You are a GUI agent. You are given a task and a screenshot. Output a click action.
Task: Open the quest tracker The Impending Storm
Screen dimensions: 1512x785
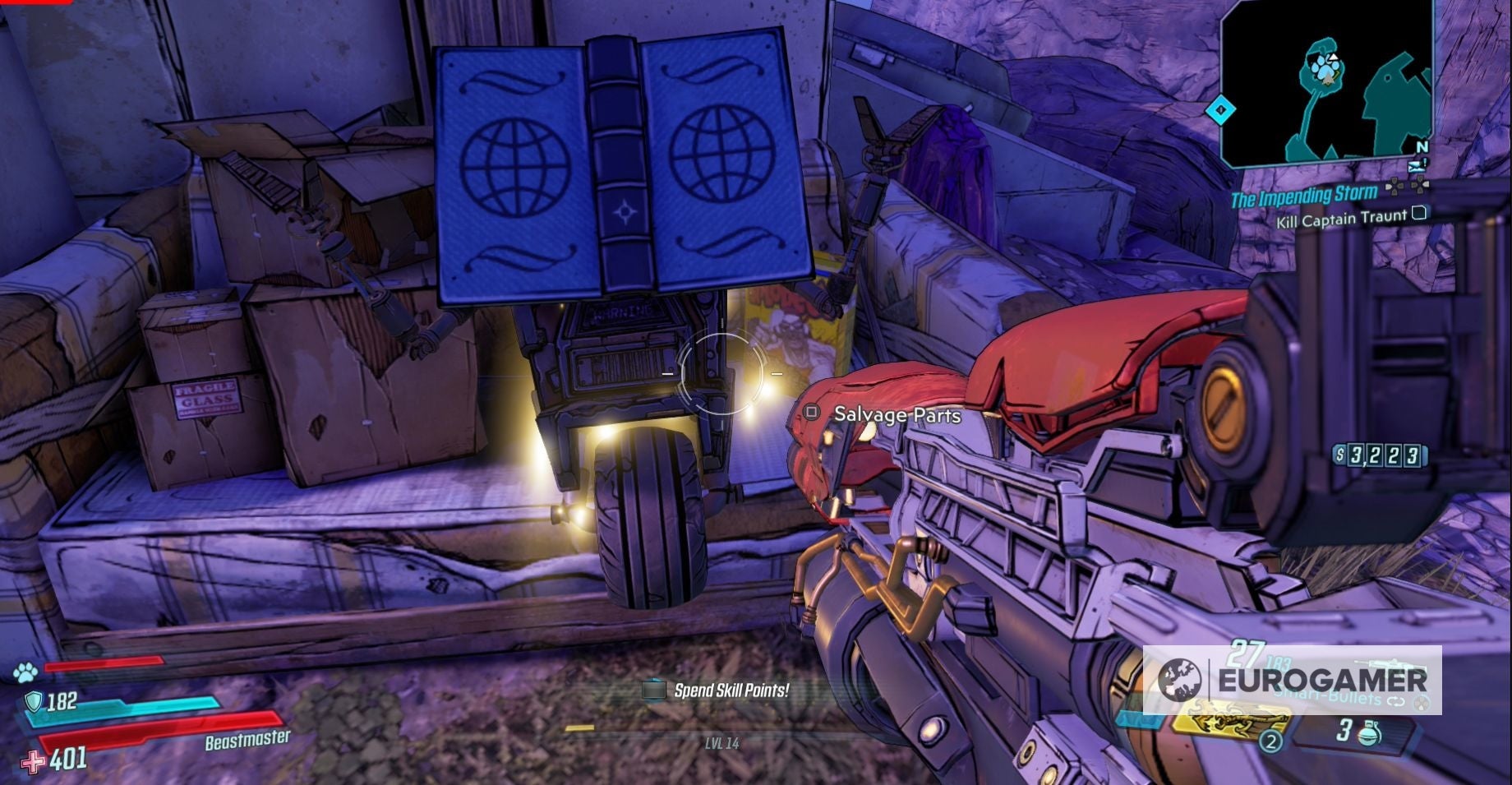[1302, 197]
